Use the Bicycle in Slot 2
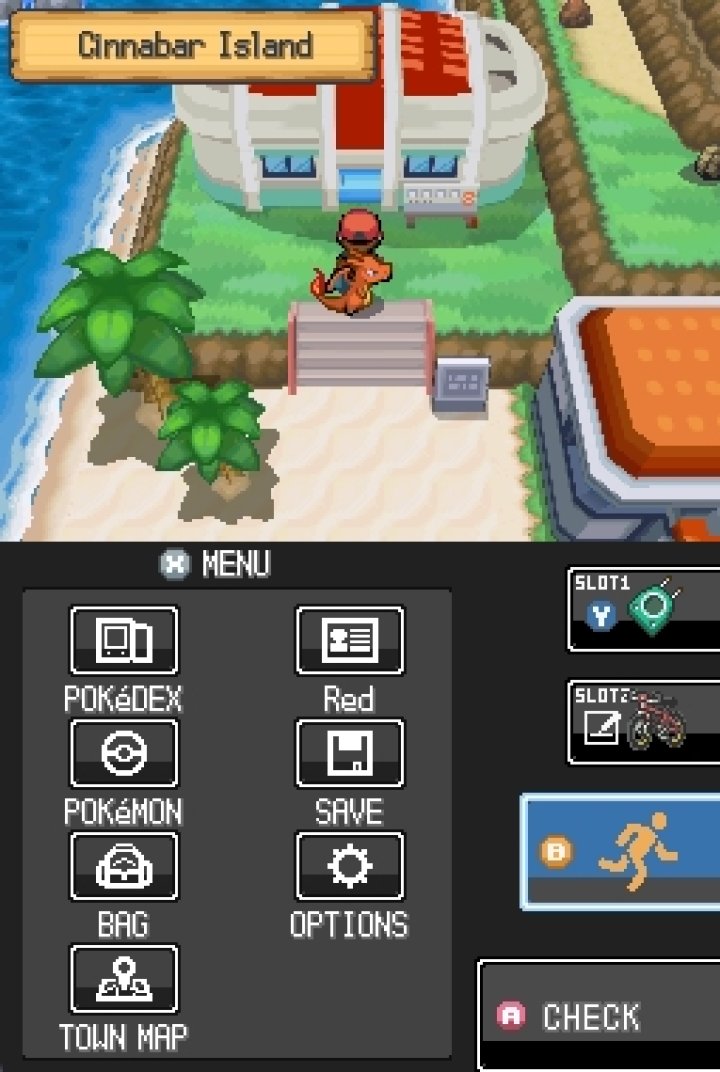This screenshot has width=720, height=1072. [645, 722]
